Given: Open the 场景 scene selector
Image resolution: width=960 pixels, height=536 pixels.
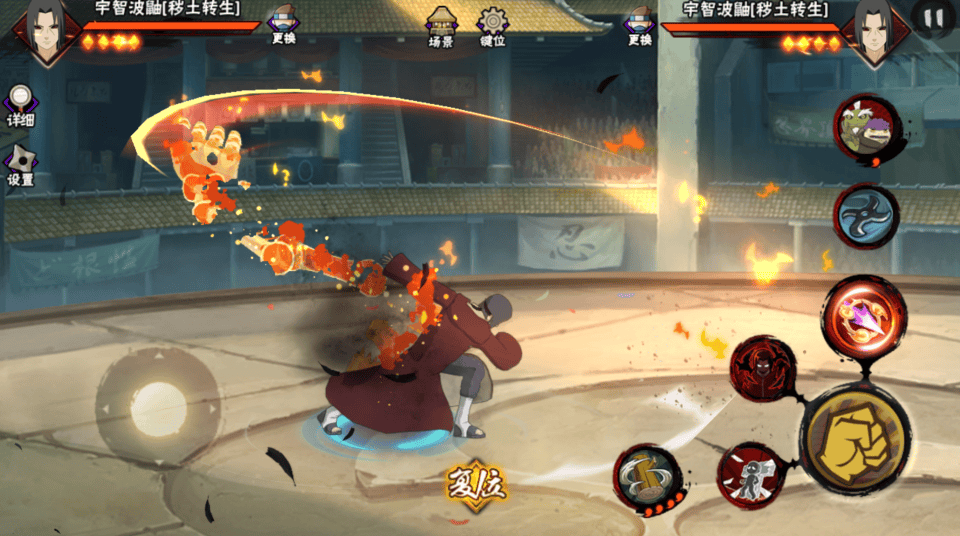Looking at the screenshot, I should click(441, 27).
